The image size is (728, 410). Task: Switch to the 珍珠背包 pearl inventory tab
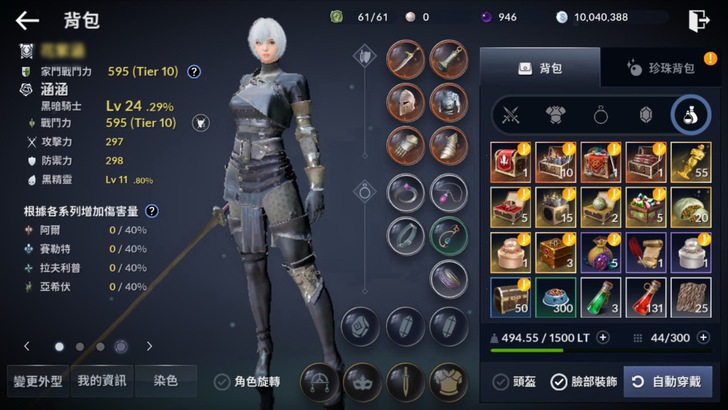(660, 68)
